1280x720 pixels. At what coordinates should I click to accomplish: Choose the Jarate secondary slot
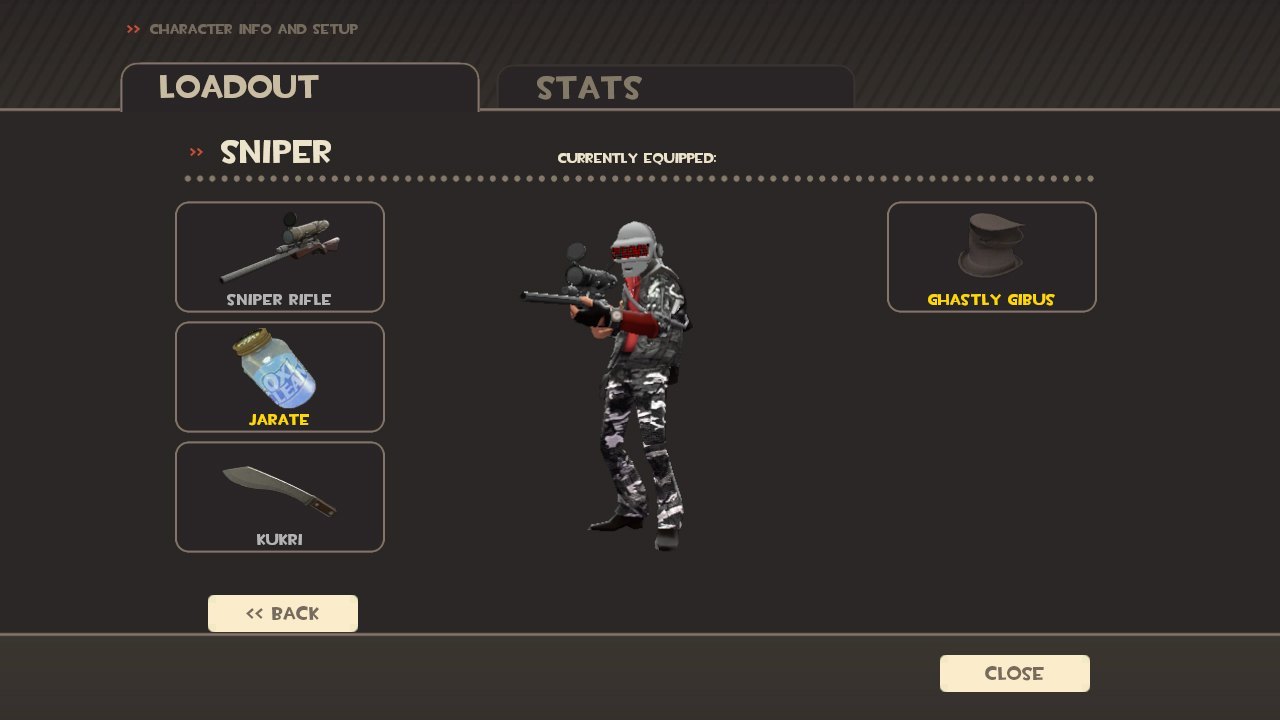click(280, 377)
